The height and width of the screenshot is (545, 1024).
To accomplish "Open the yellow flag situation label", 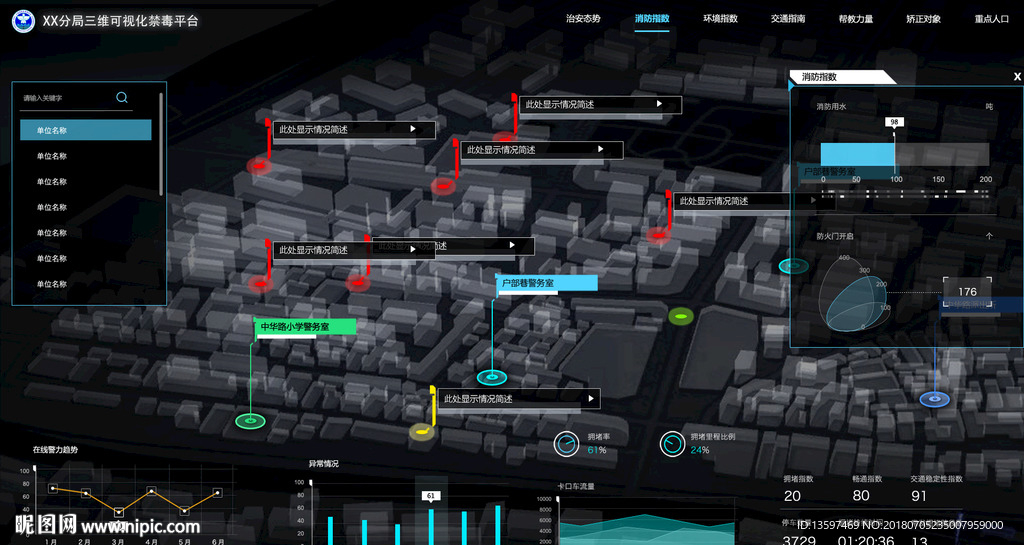I will (x=518, y=399).
